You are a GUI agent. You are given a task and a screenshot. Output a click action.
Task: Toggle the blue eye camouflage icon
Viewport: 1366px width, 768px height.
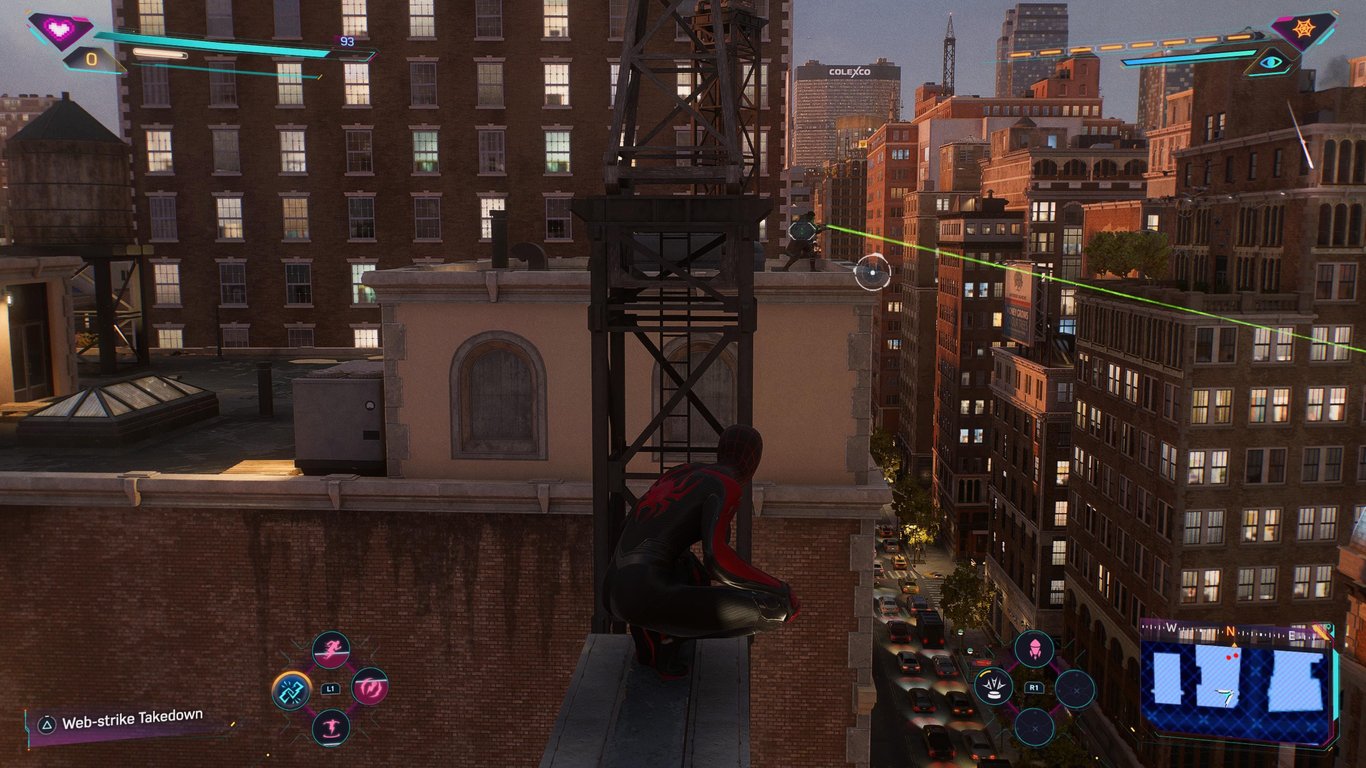1270,62
